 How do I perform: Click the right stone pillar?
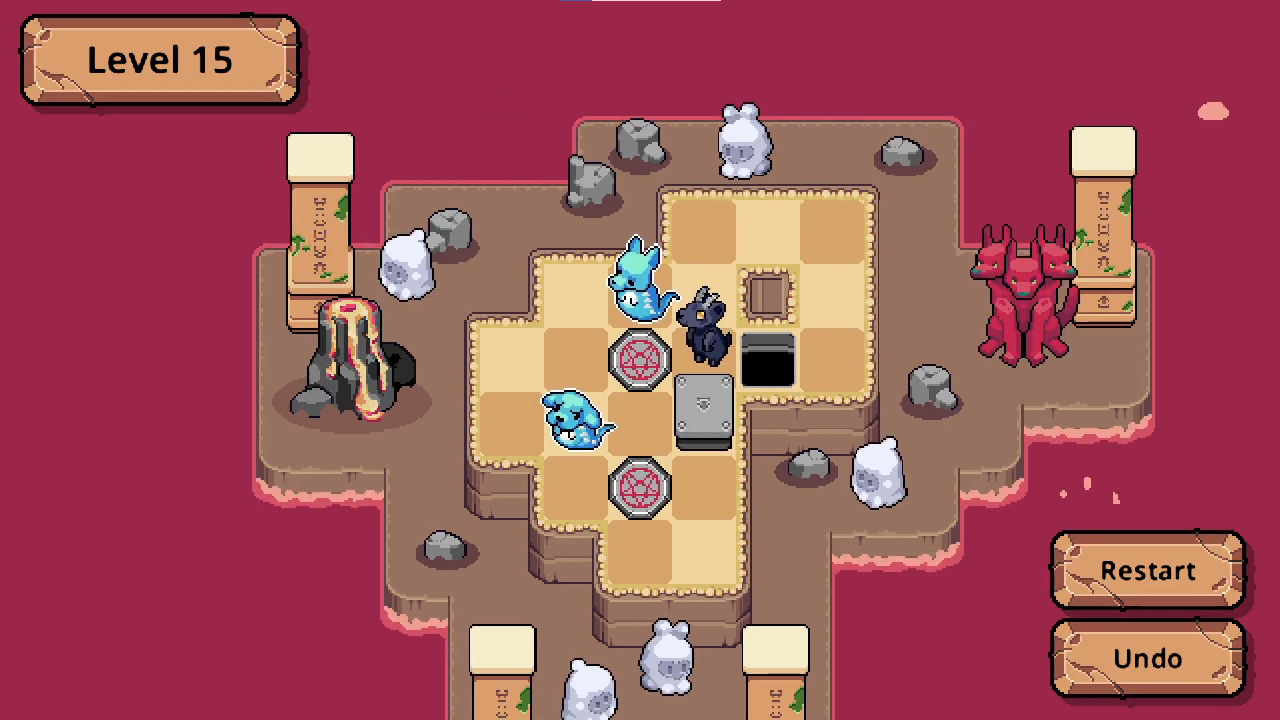tap(1102, 220)
